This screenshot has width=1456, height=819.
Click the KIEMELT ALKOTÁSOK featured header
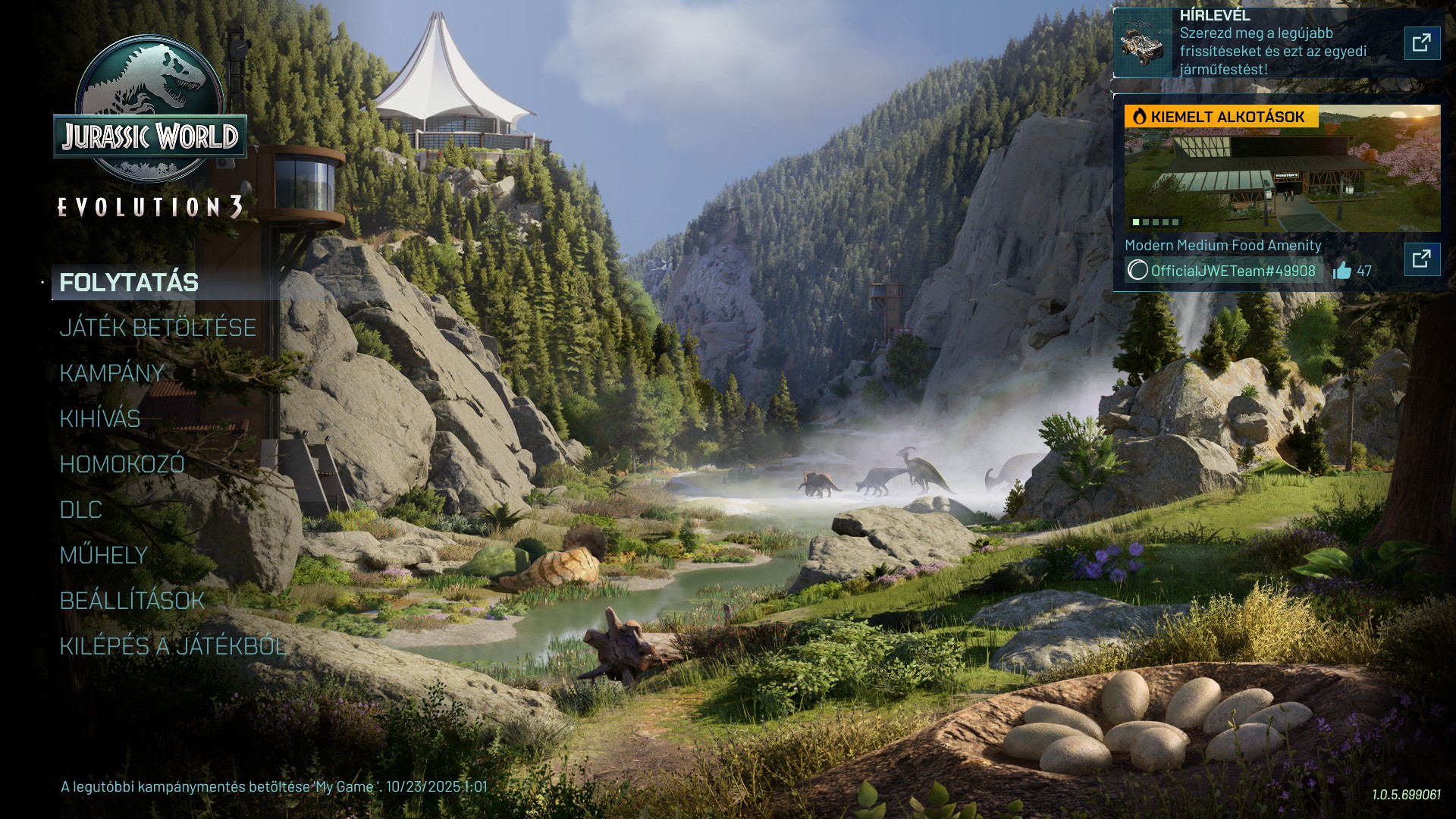(1221, 117)
